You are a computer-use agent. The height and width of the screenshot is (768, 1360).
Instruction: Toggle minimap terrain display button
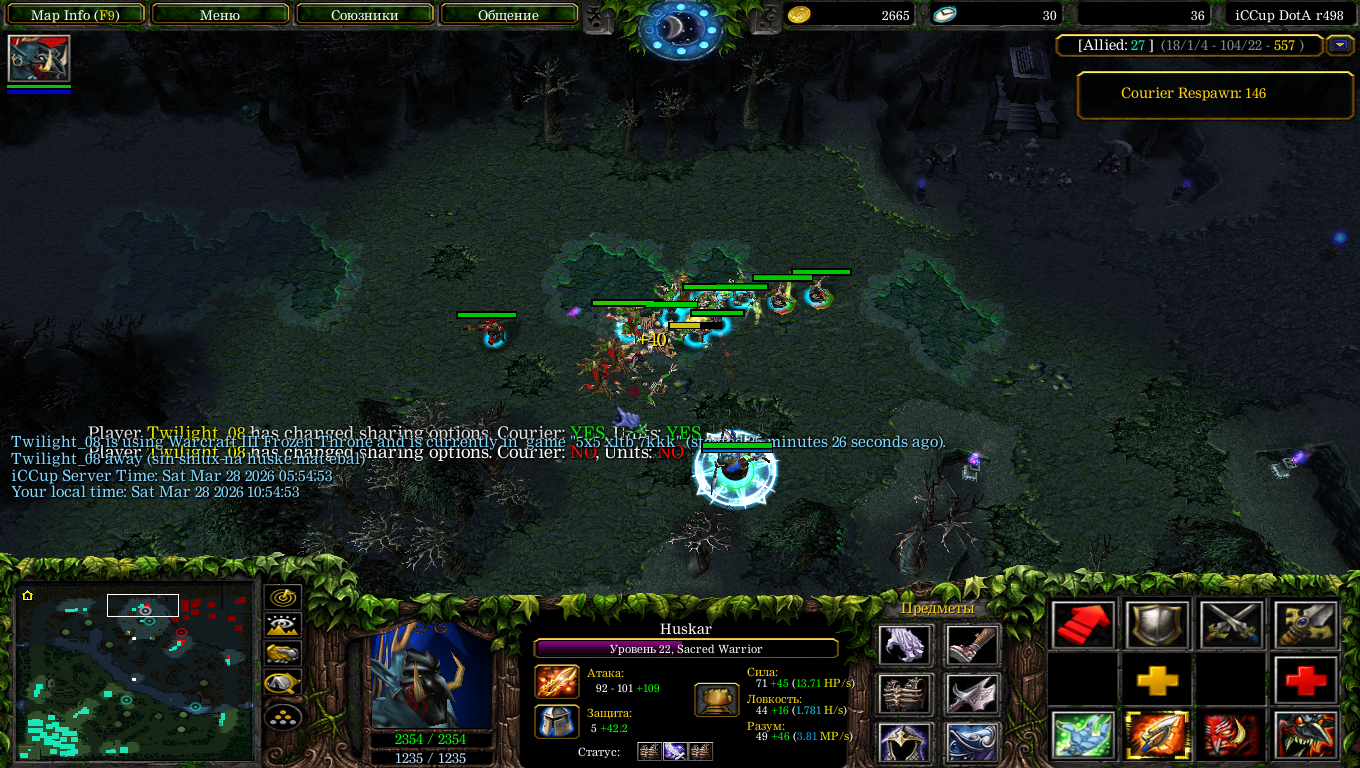[x=284, y=626]
